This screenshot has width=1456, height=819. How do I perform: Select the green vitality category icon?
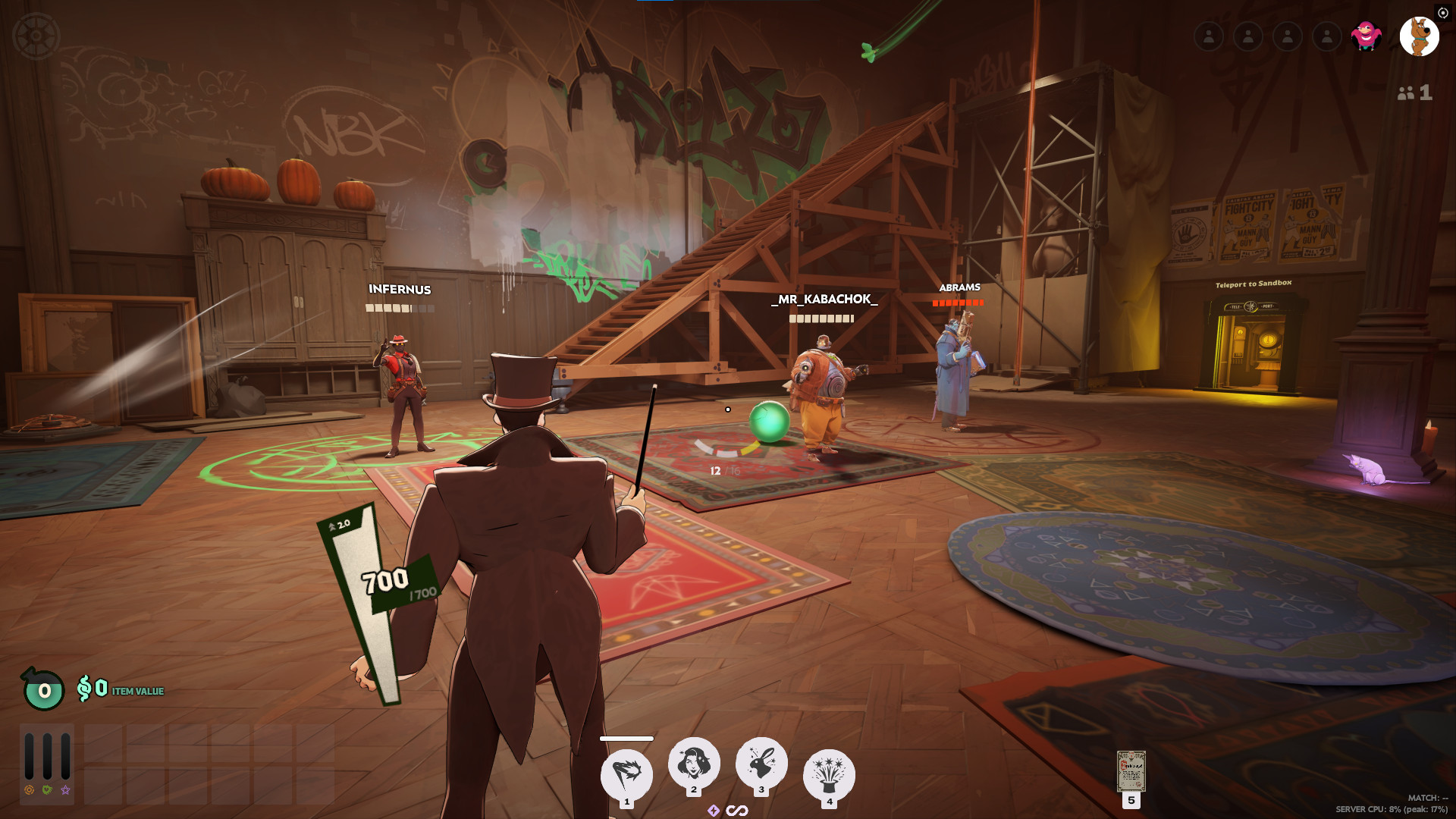pyautogui.click(x=47, y=790)
